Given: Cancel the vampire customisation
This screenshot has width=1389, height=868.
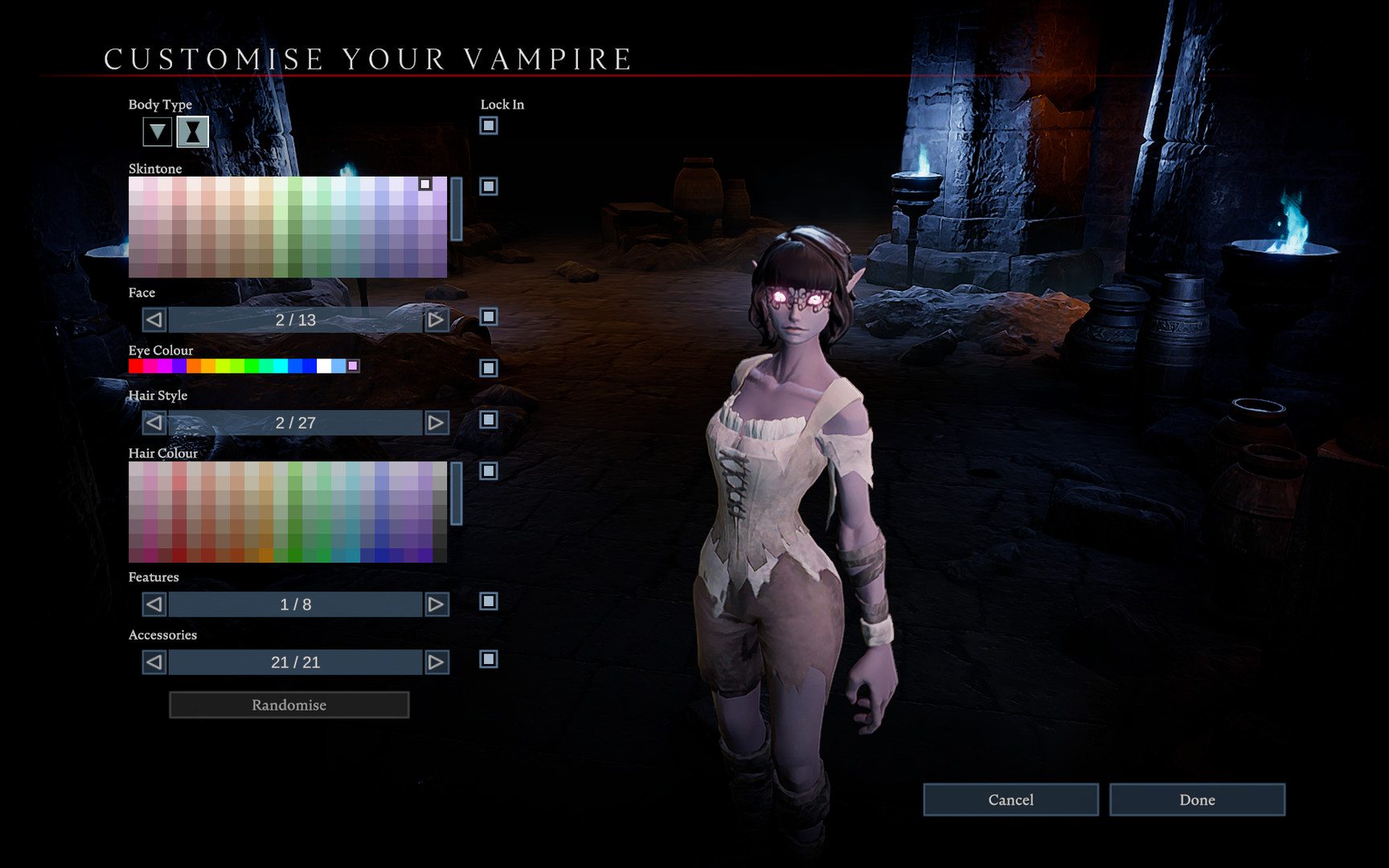Looking at the screenshot, I should [1010, 800].
